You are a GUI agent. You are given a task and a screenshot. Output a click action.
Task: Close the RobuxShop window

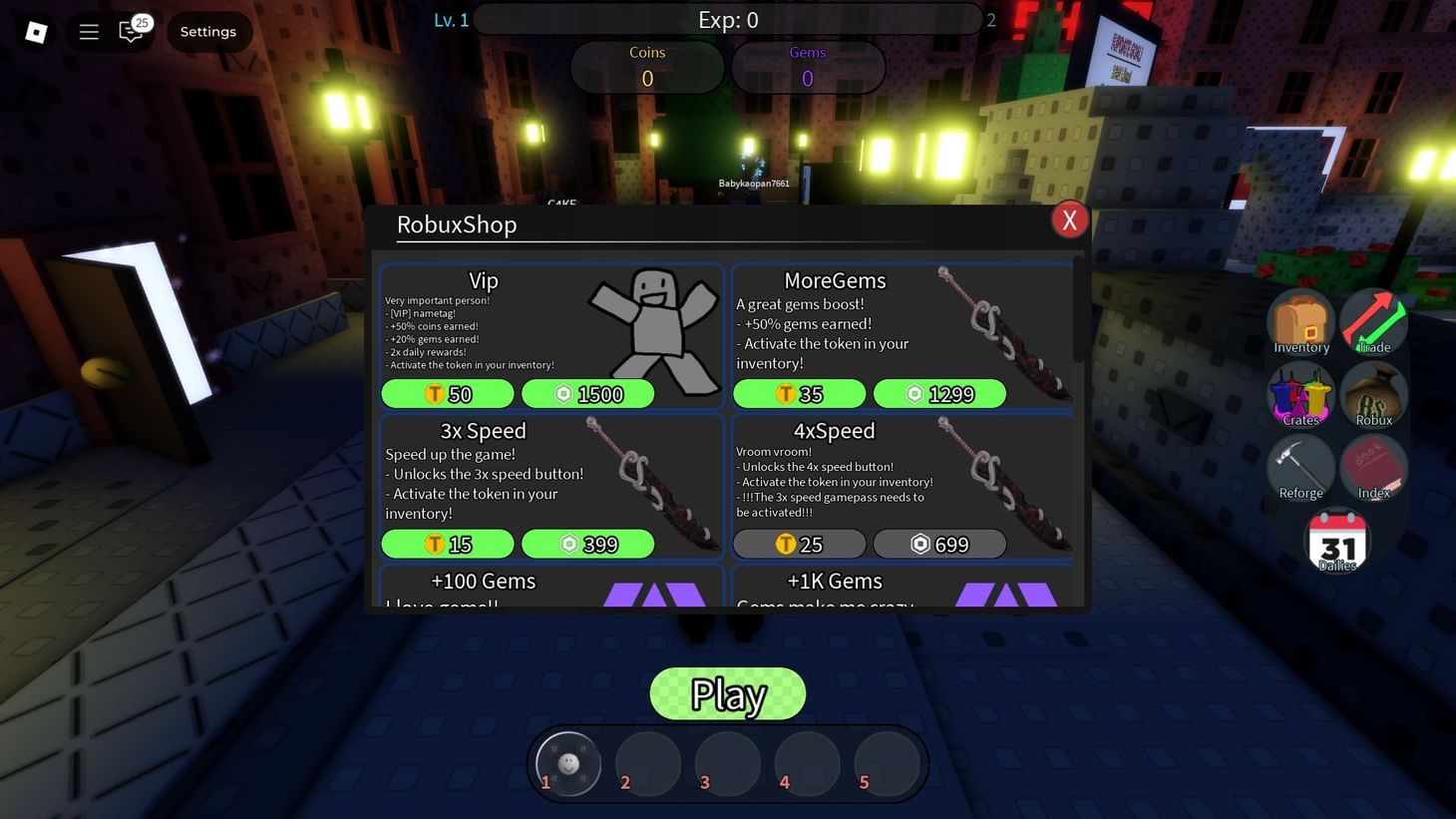[1069, 218]
